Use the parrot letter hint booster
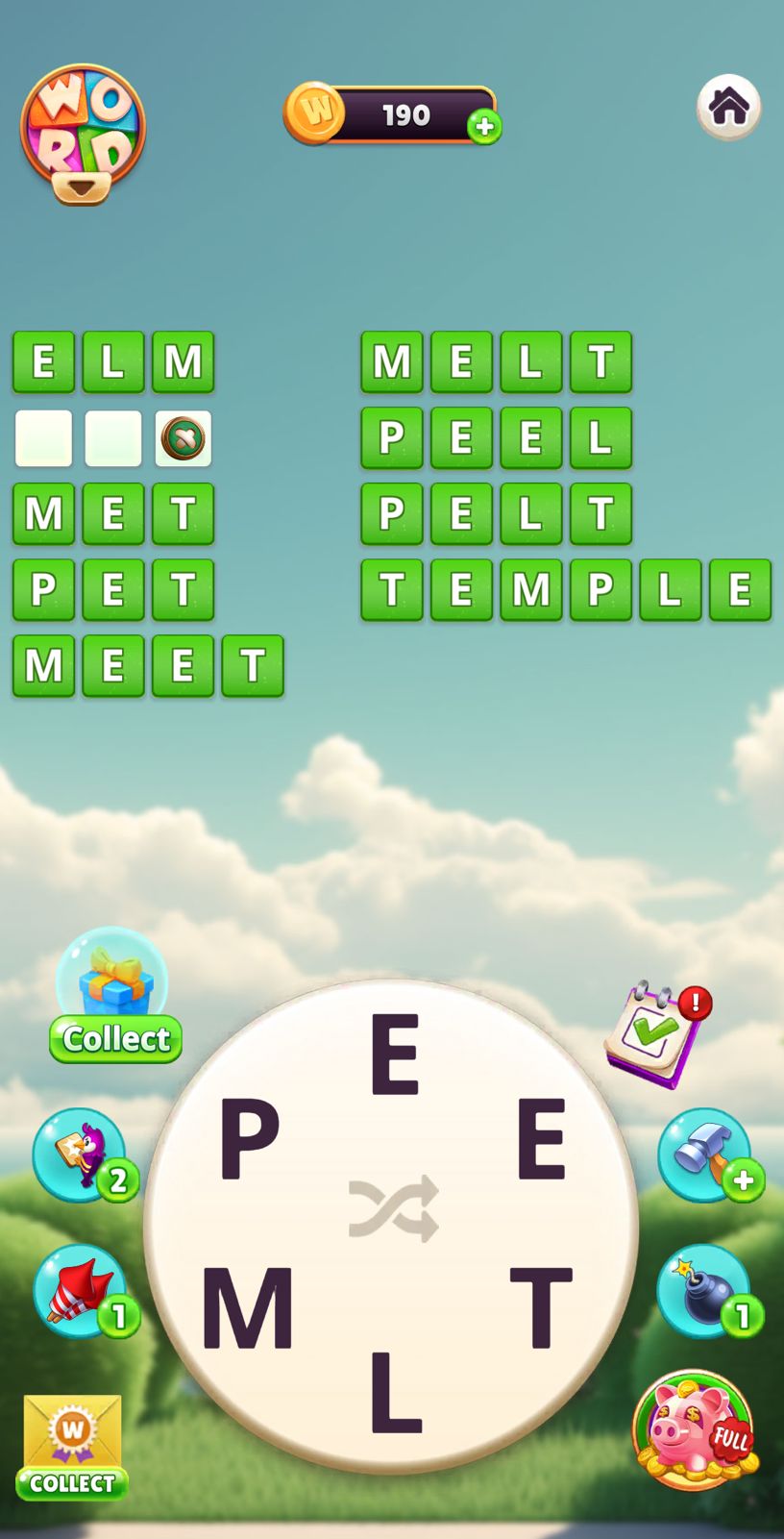The width and height of the screenshot is (784, 1539). [x=81, y=1154]
